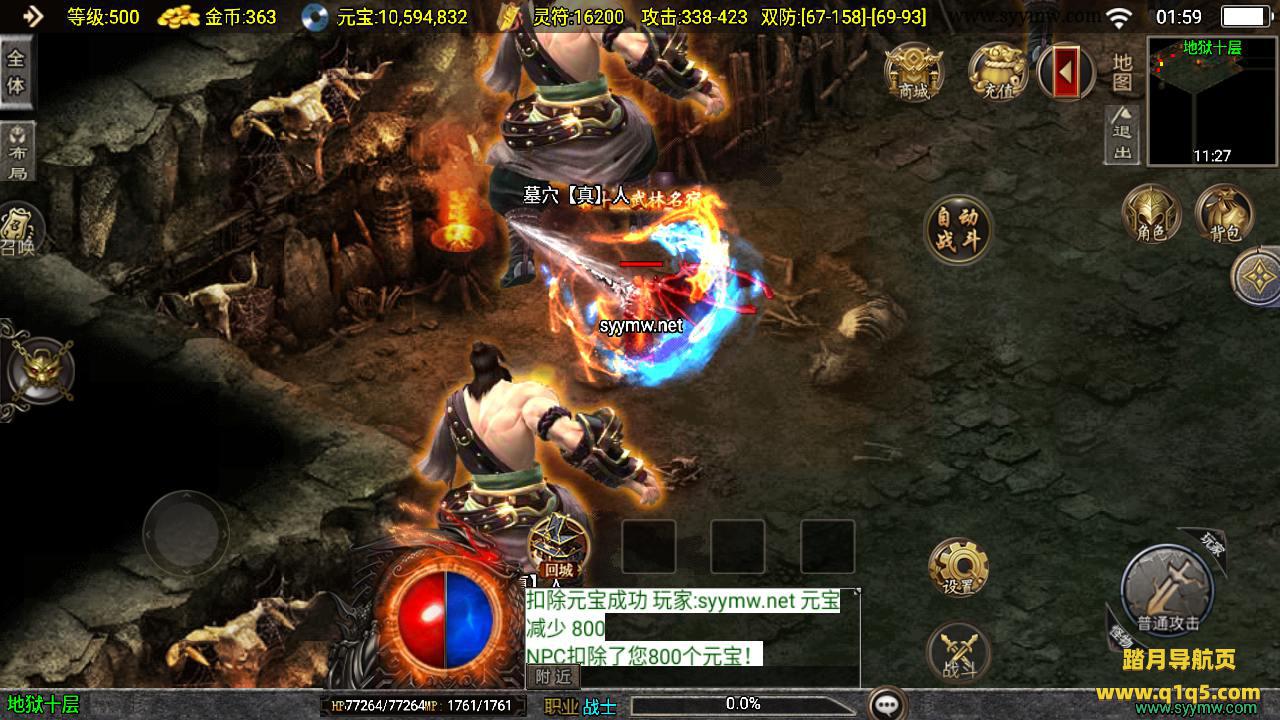Open the 充值 recharge menu
The image size is (1280, 720).
click(x=997, y=70)
